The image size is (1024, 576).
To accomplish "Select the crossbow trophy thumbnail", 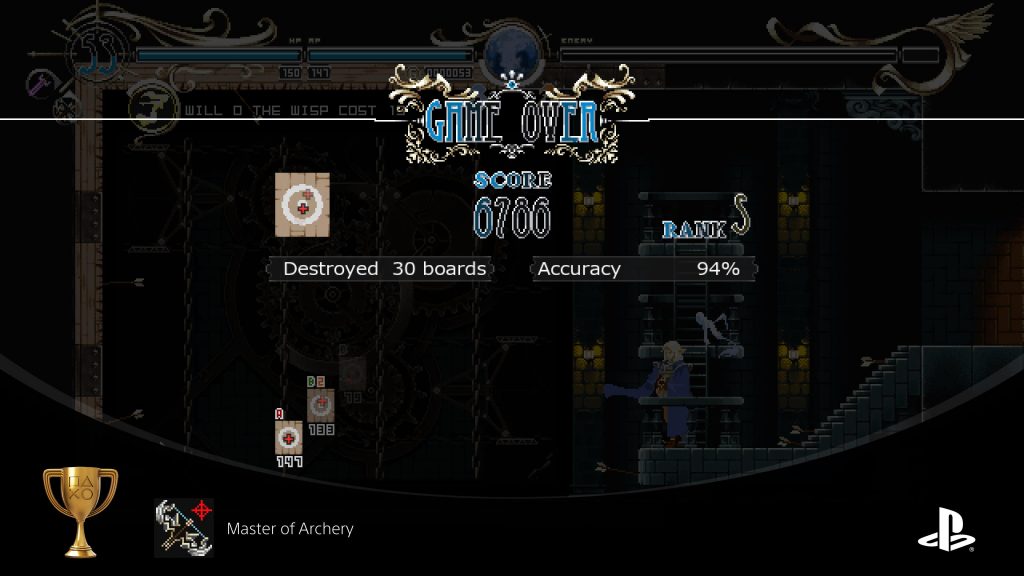I will click(184, 528).
